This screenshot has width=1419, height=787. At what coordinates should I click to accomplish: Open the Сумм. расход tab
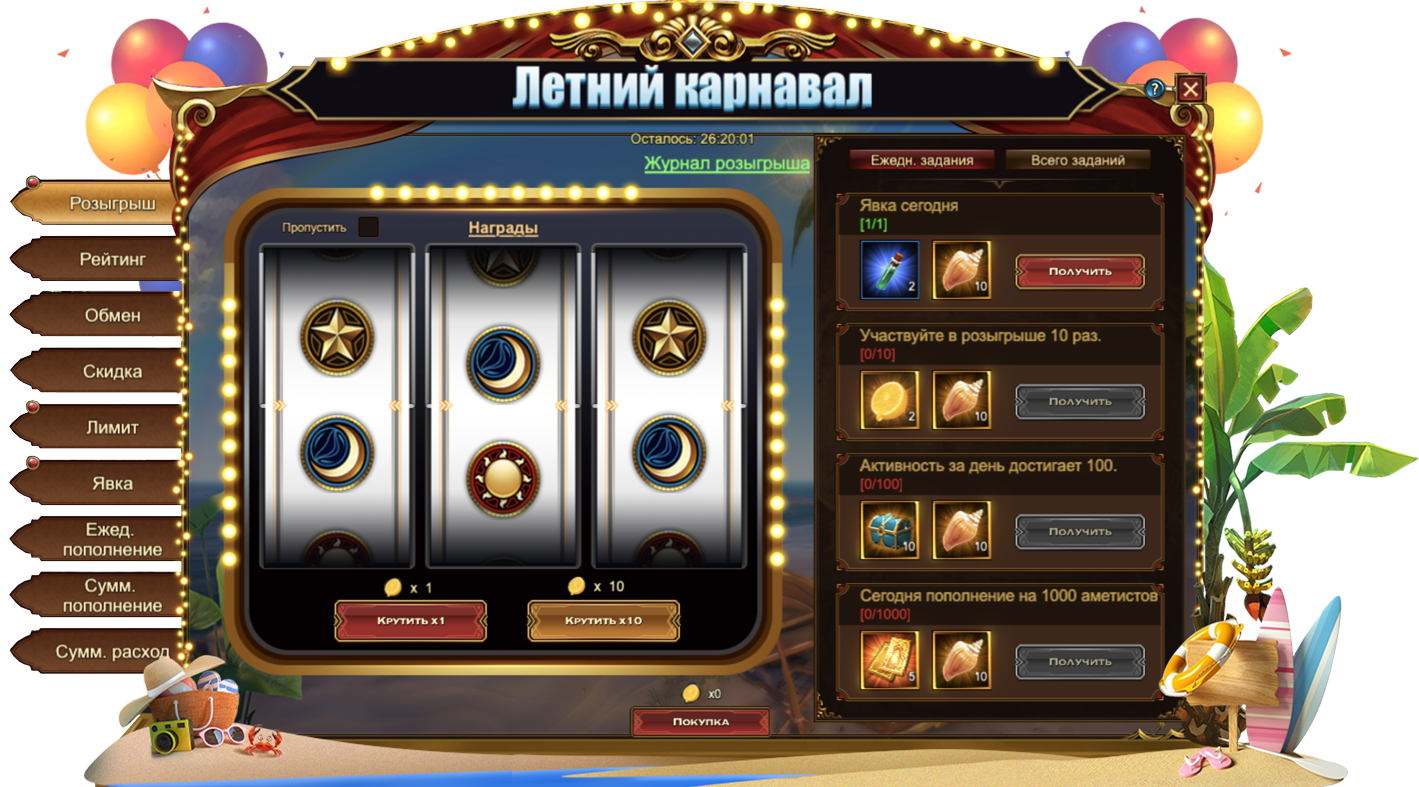pos(112,652)
